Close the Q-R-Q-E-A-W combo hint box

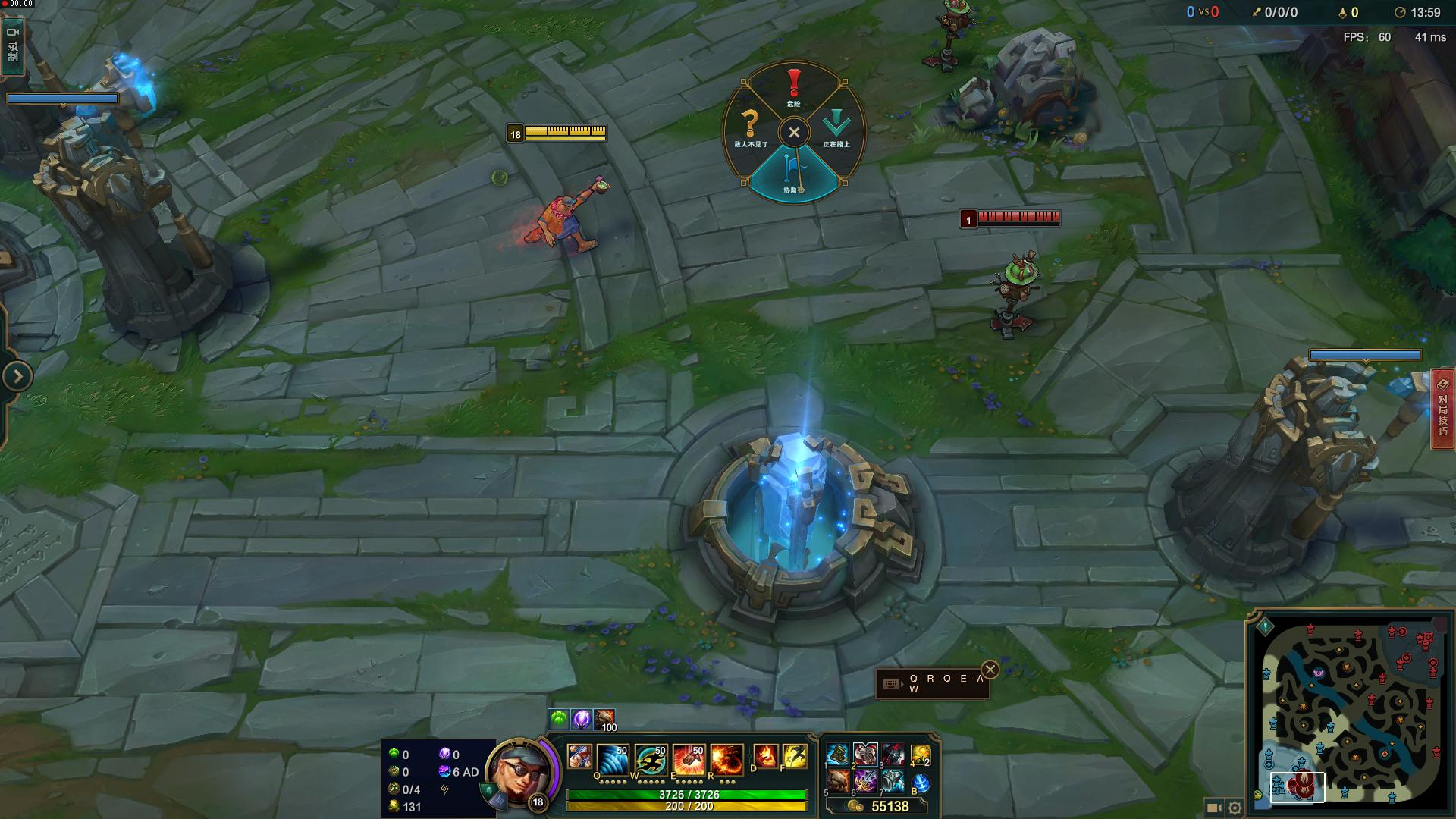tap(990, 670)
